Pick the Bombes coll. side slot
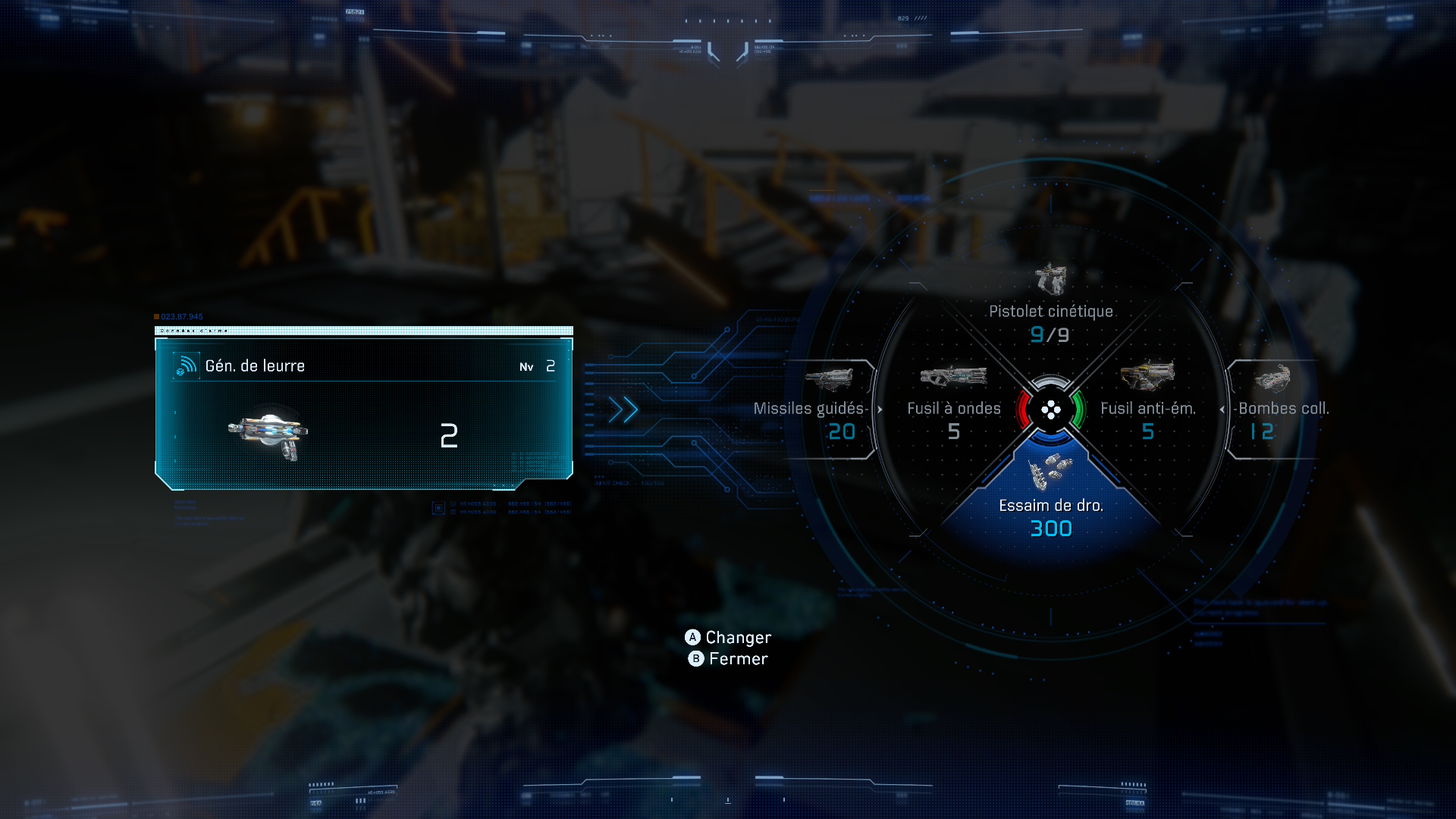 (1279, 409)
